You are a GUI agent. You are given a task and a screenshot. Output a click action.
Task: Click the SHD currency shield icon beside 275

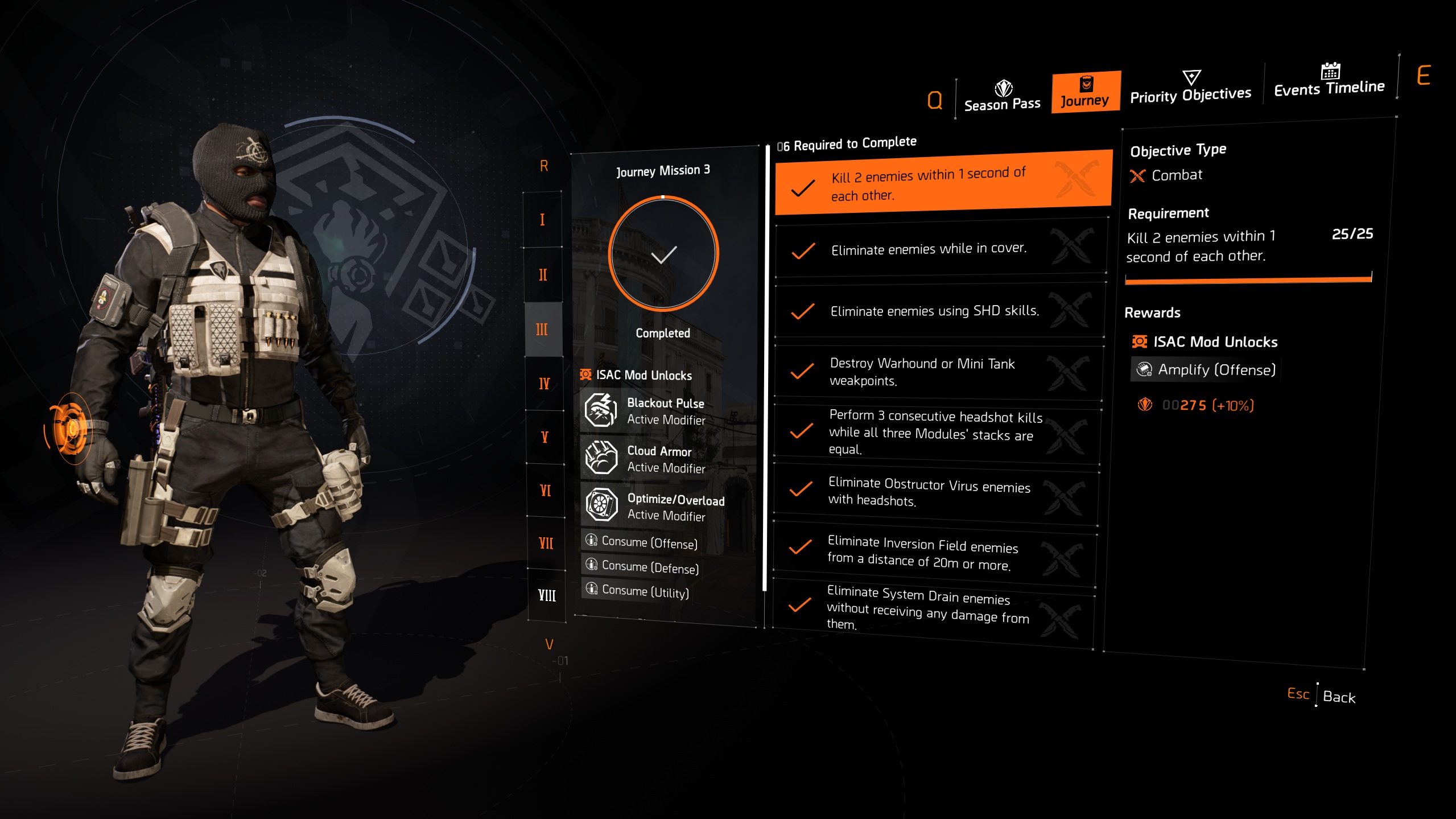(1143, 406)
